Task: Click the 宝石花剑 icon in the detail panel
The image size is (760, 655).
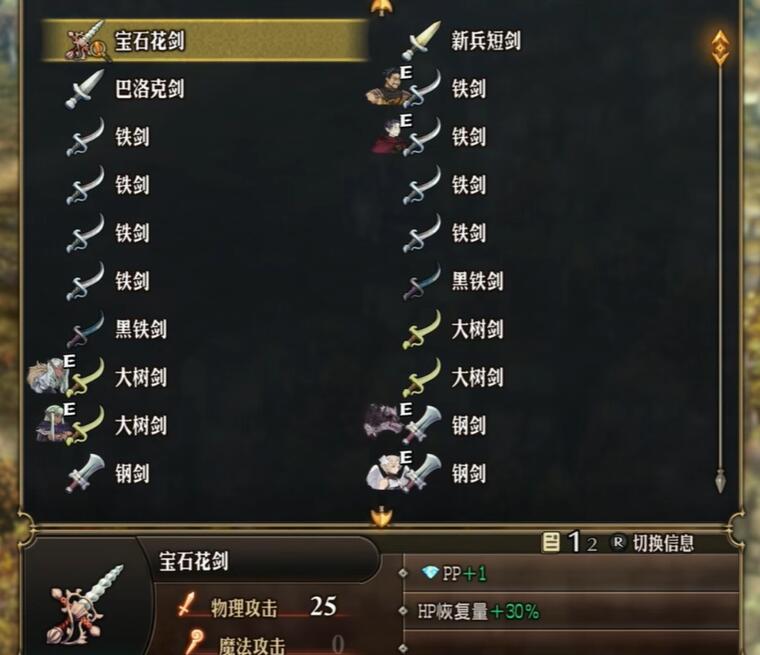Action: click(x=86, y=601)
